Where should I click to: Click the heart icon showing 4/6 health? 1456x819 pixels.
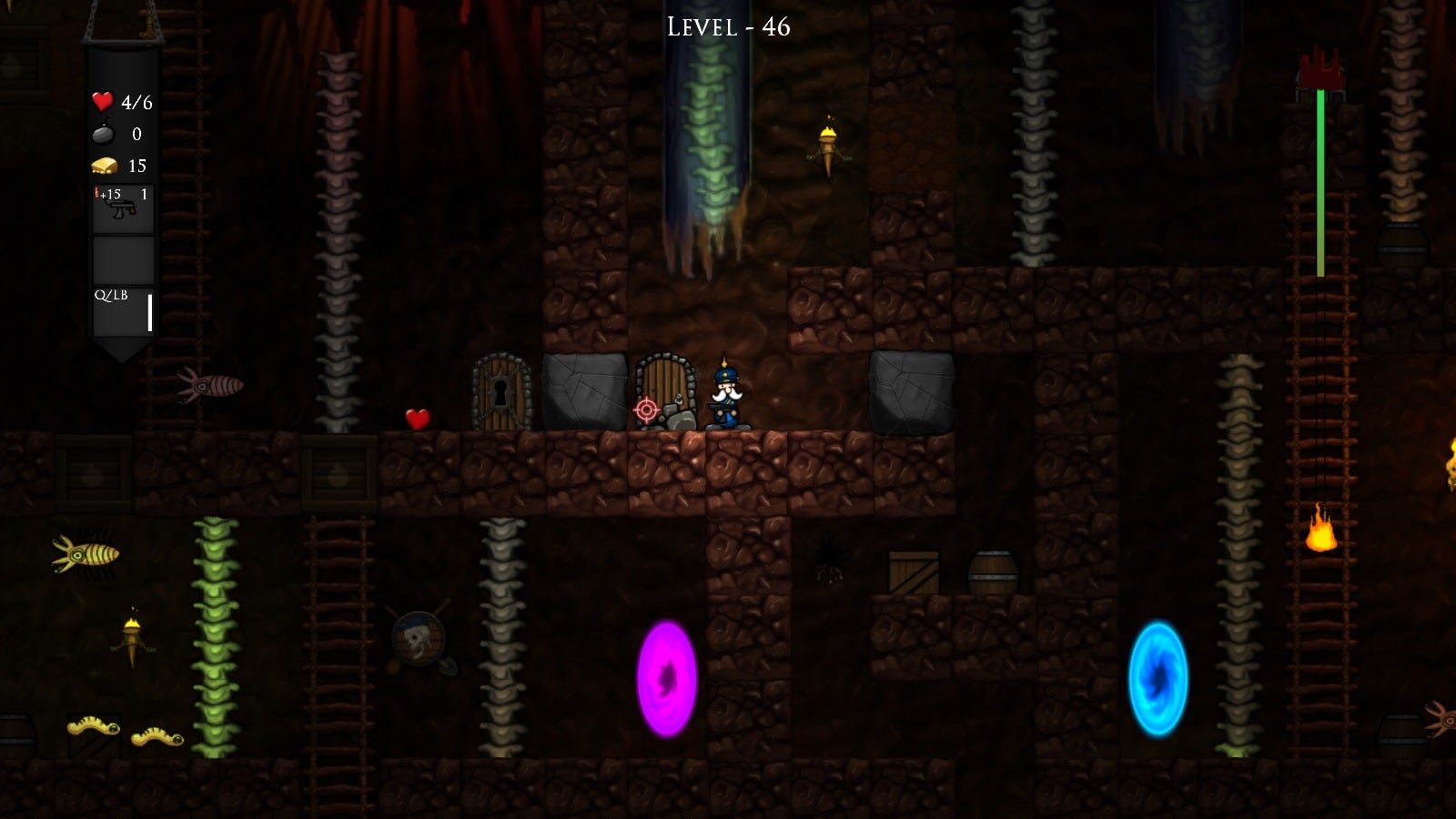click(102, 101)
